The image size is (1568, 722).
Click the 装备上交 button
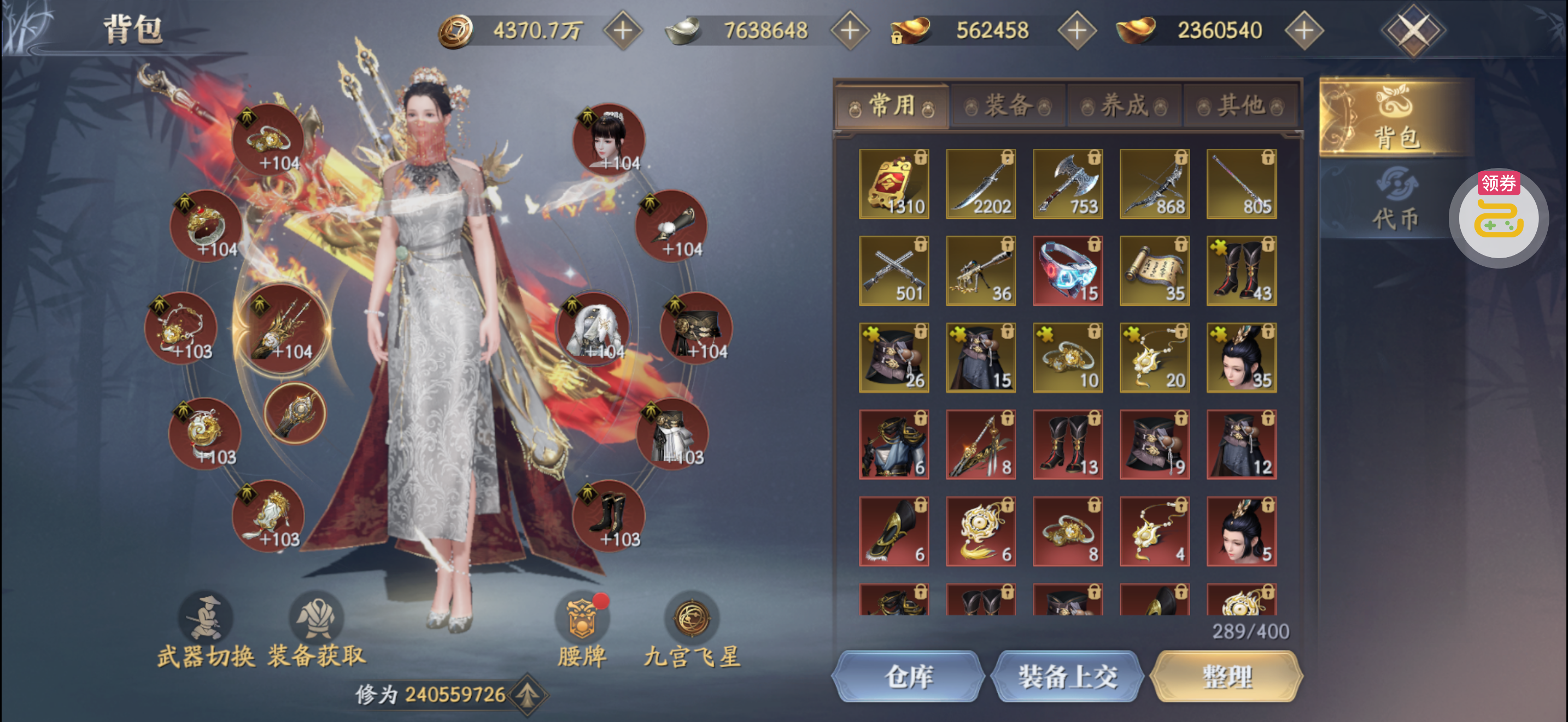[1068, 677]
